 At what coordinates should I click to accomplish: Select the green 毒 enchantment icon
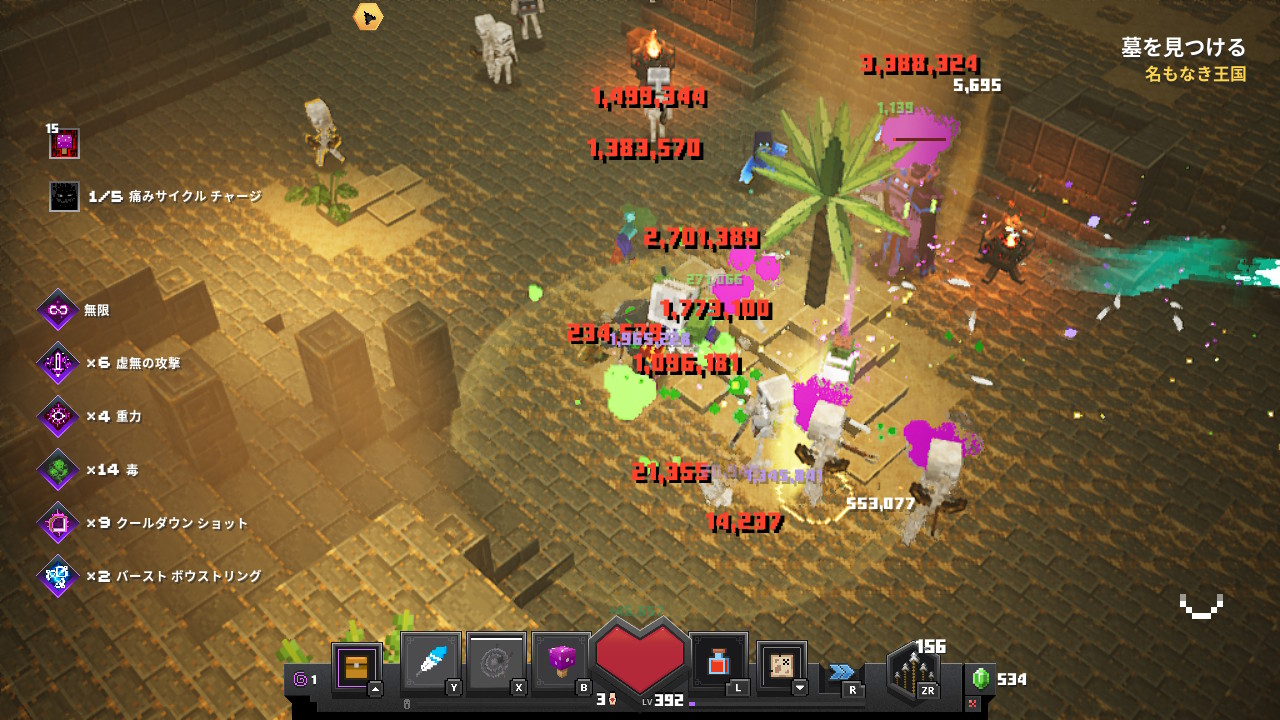pos(58,469)
